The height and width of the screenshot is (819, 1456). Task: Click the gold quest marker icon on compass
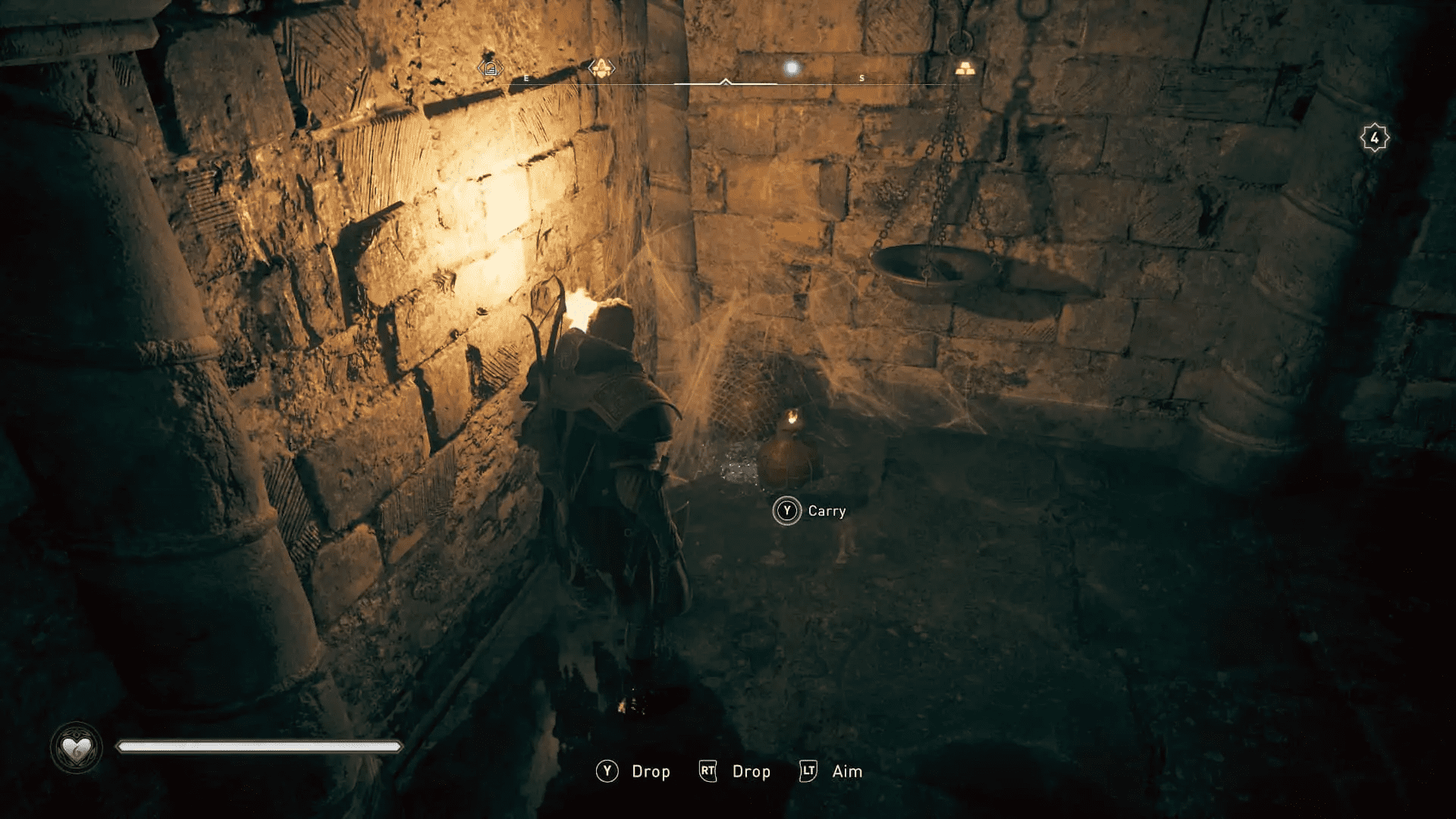(601, 67)
